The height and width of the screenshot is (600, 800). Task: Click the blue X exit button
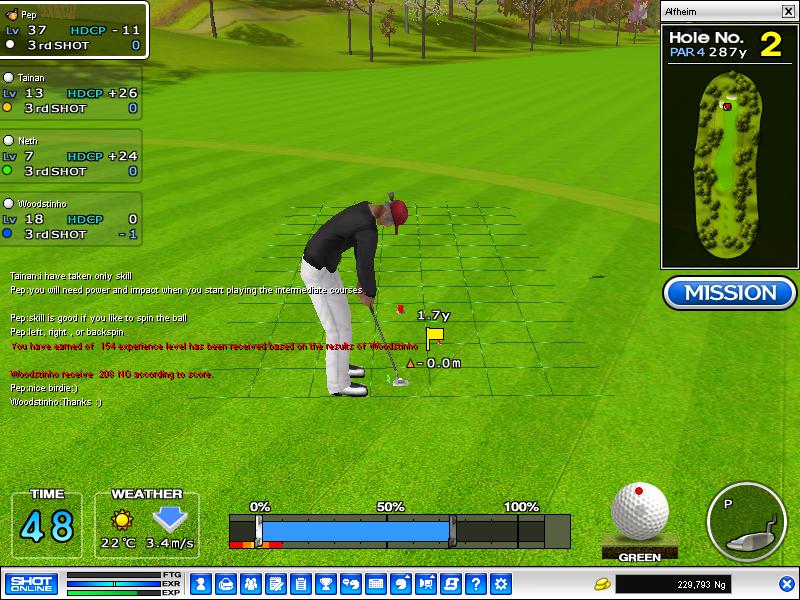pyautogui.click(x=786, y=584)
